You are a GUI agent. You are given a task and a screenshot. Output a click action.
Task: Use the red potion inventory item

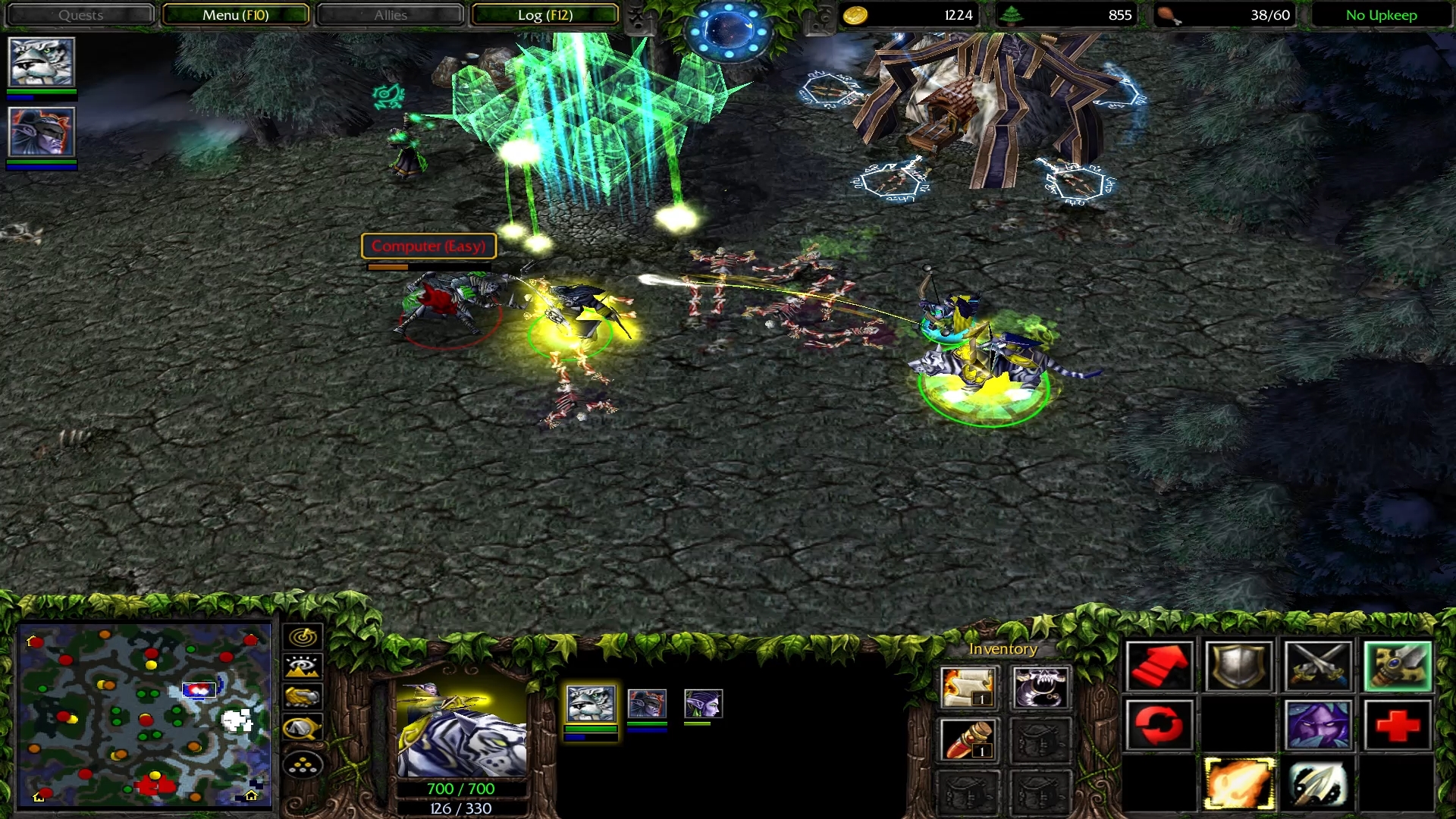tap(968, 740)
